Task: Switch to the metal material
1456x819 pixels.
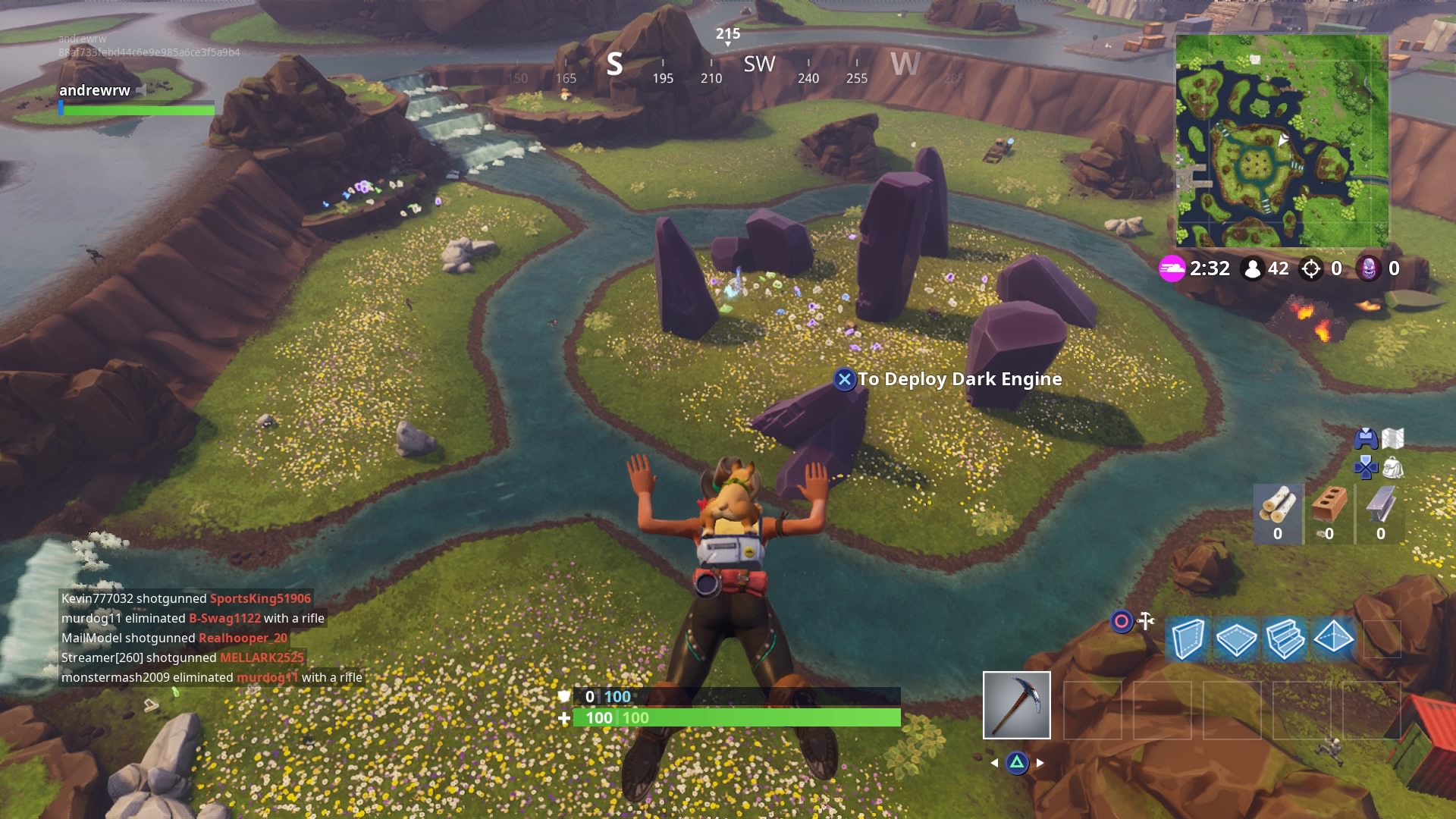Action: pos(1380,504)
